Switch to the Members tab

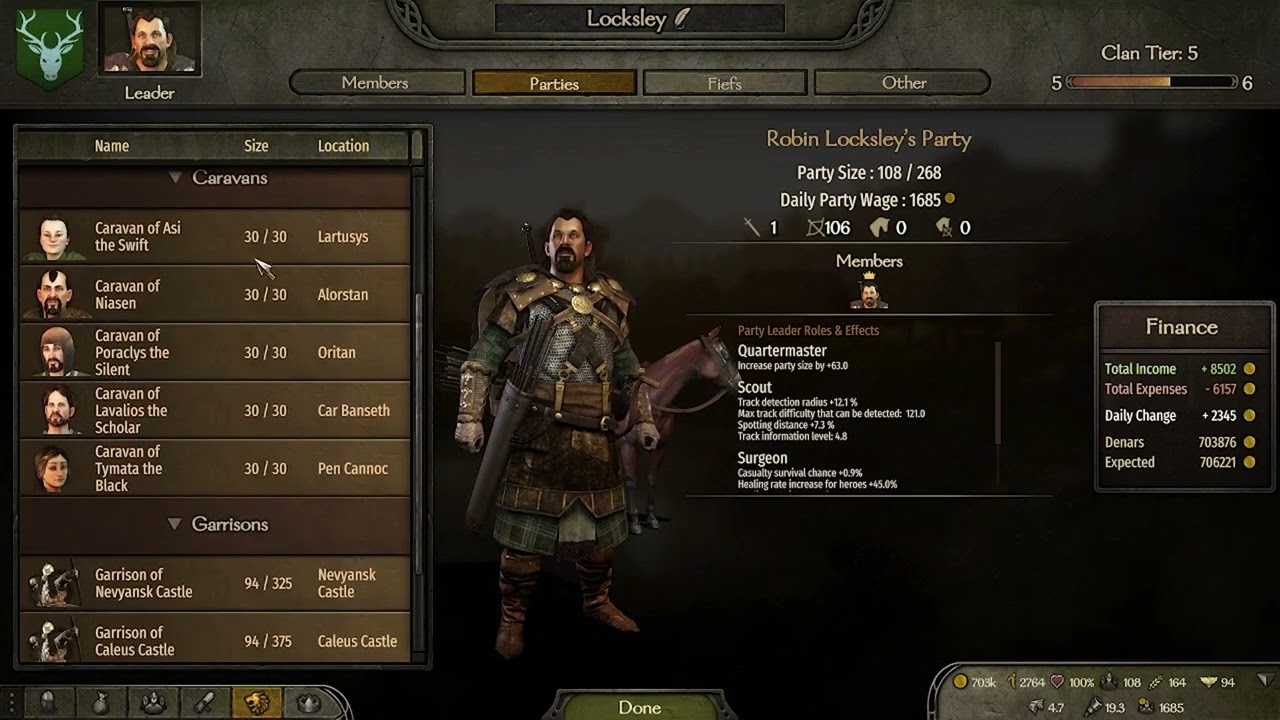375,83
